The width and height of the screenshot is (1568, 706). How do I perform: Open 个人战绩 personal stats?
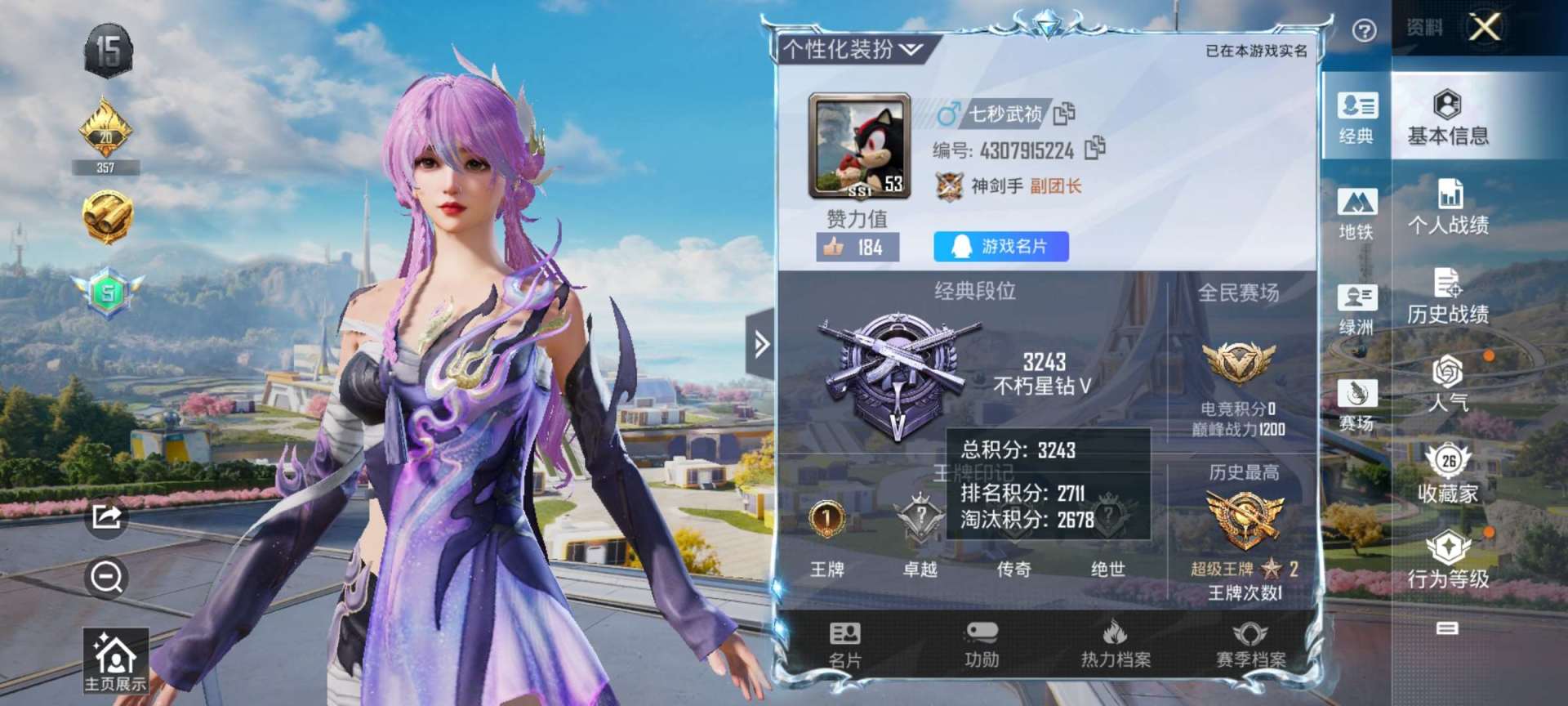[1448, 207]
